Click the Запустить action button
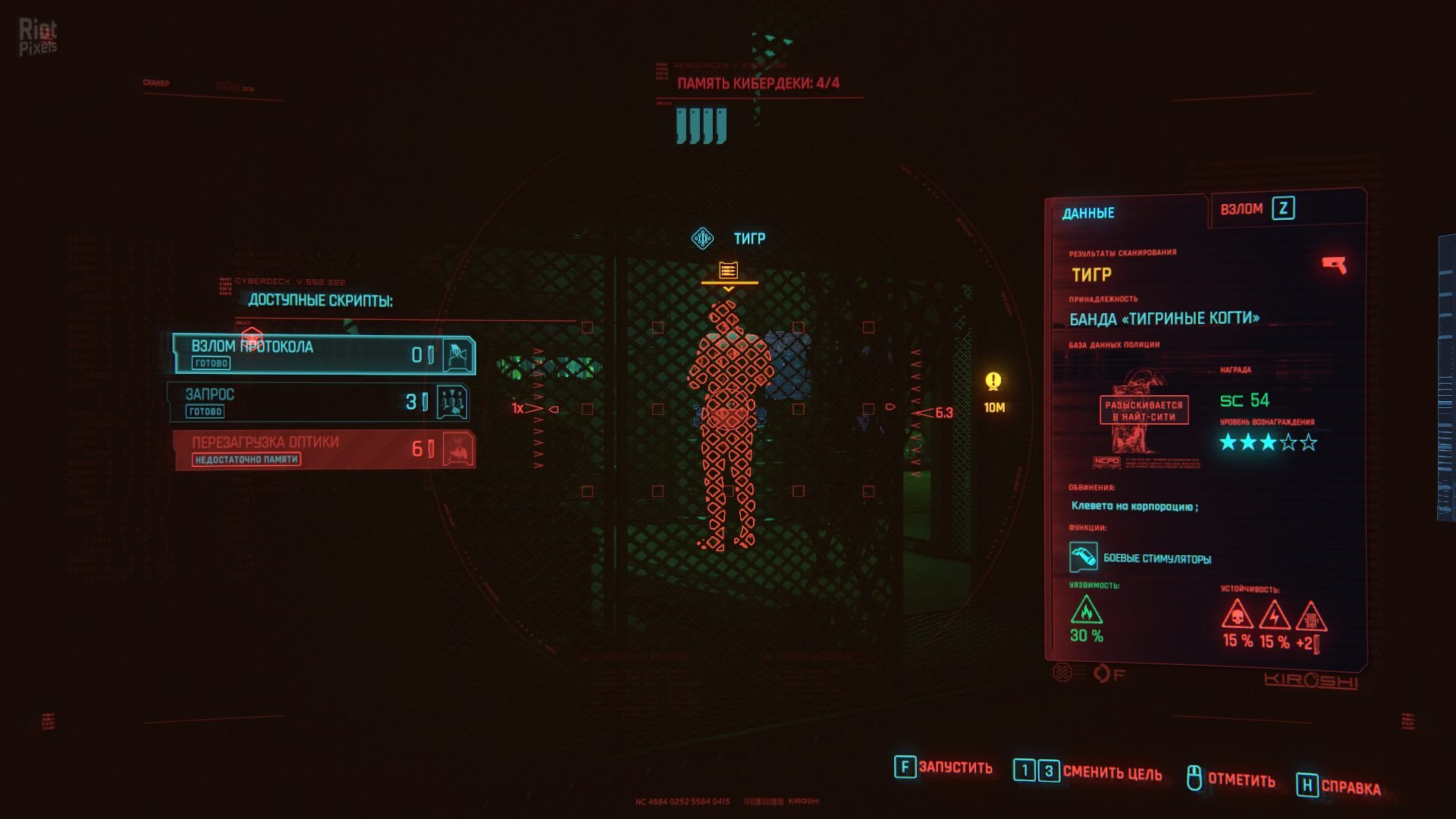The width and height of the screenshot is (1456, 819). pyautogui.click(x=944, y=767)
